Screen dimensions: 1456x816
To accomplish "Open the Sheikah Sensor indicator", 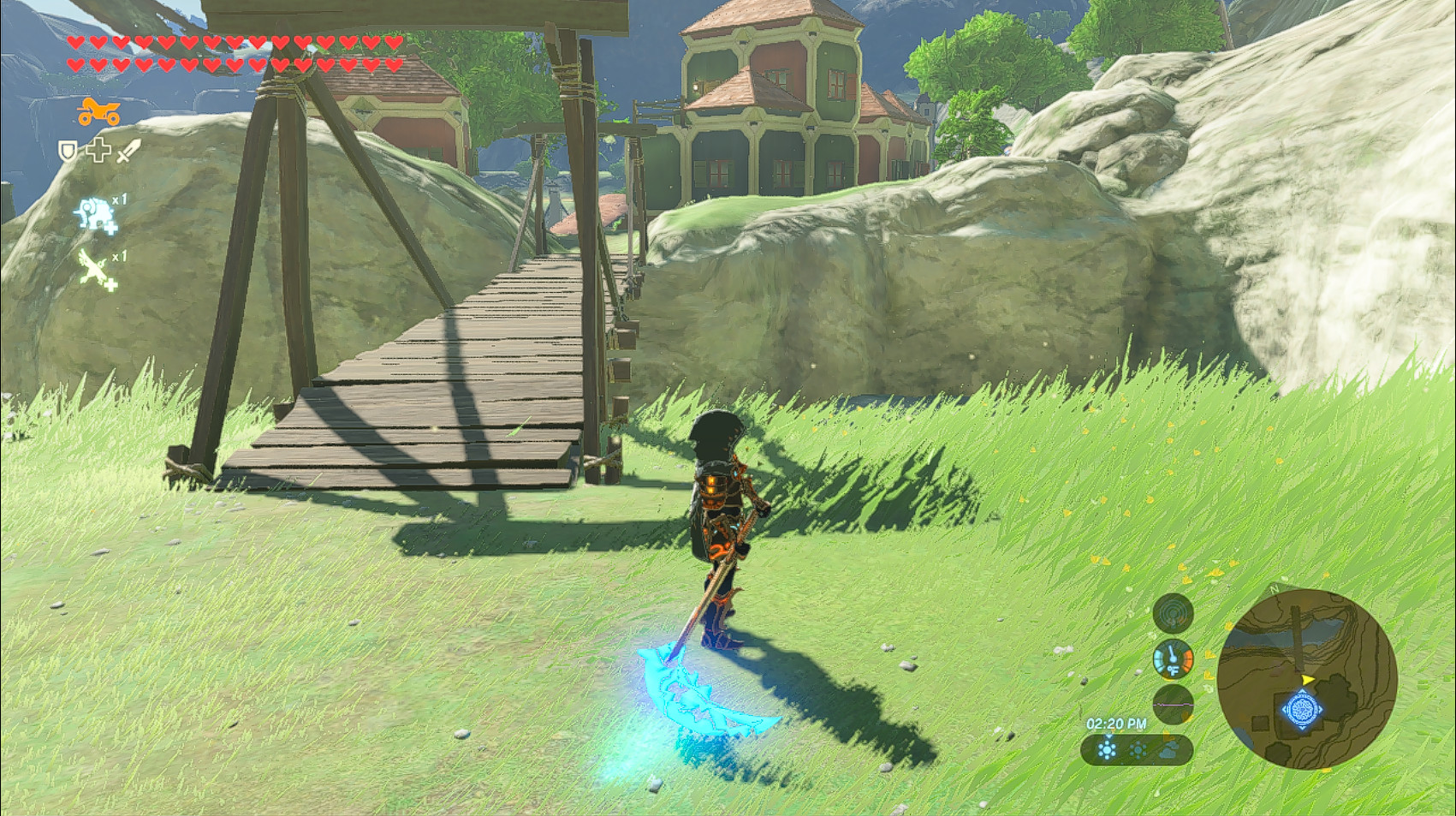I will 1174,616.
